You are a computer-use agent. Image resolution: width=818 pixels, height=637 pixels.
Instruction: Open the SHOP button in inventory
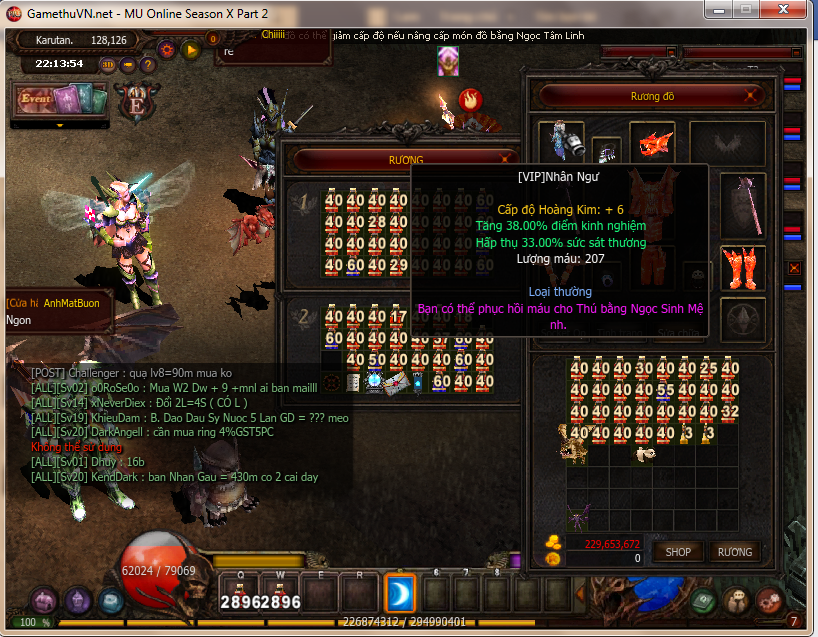(678, 551)
